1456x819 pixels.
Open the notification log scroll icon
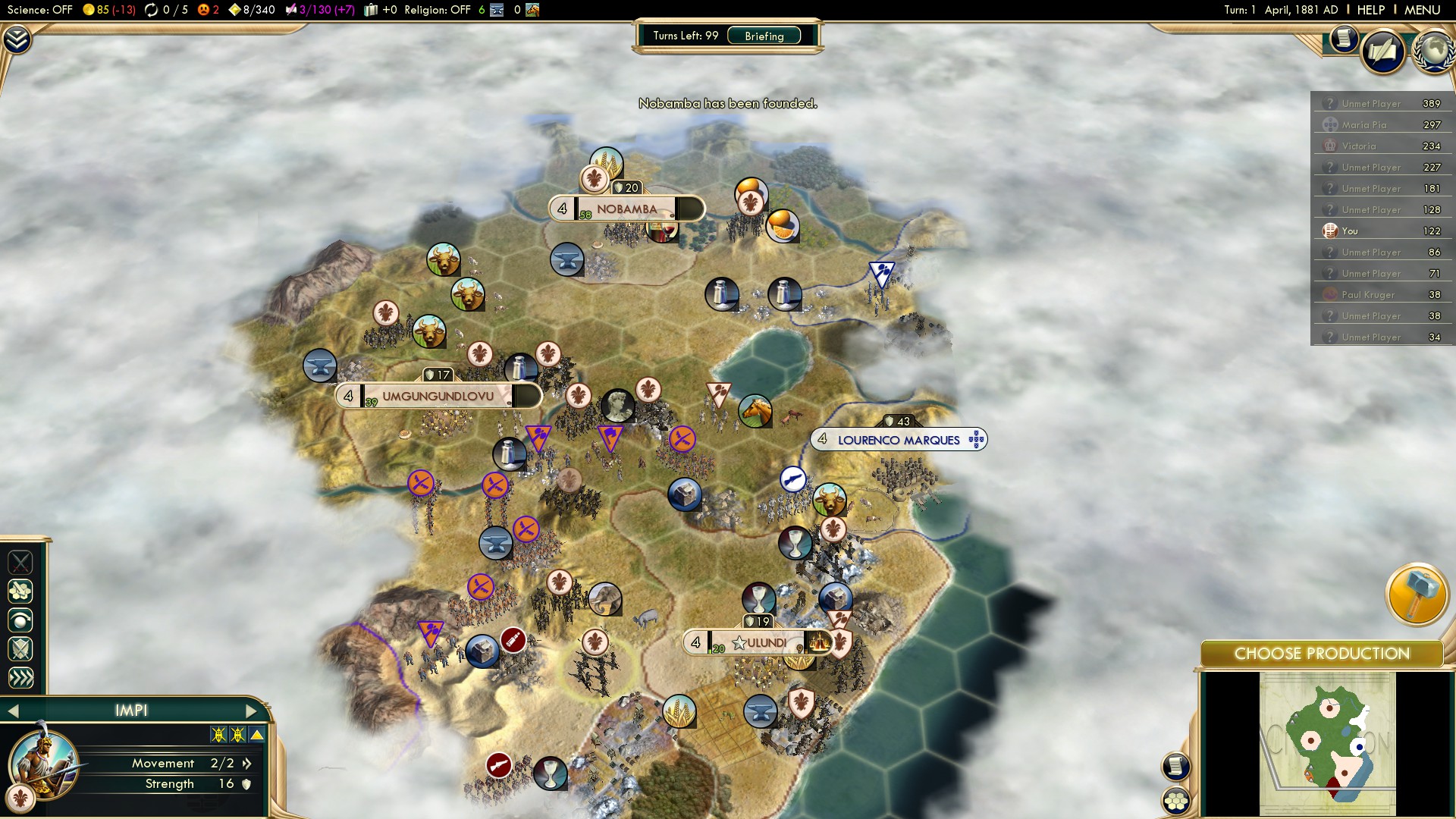[x=1343, y=38]
